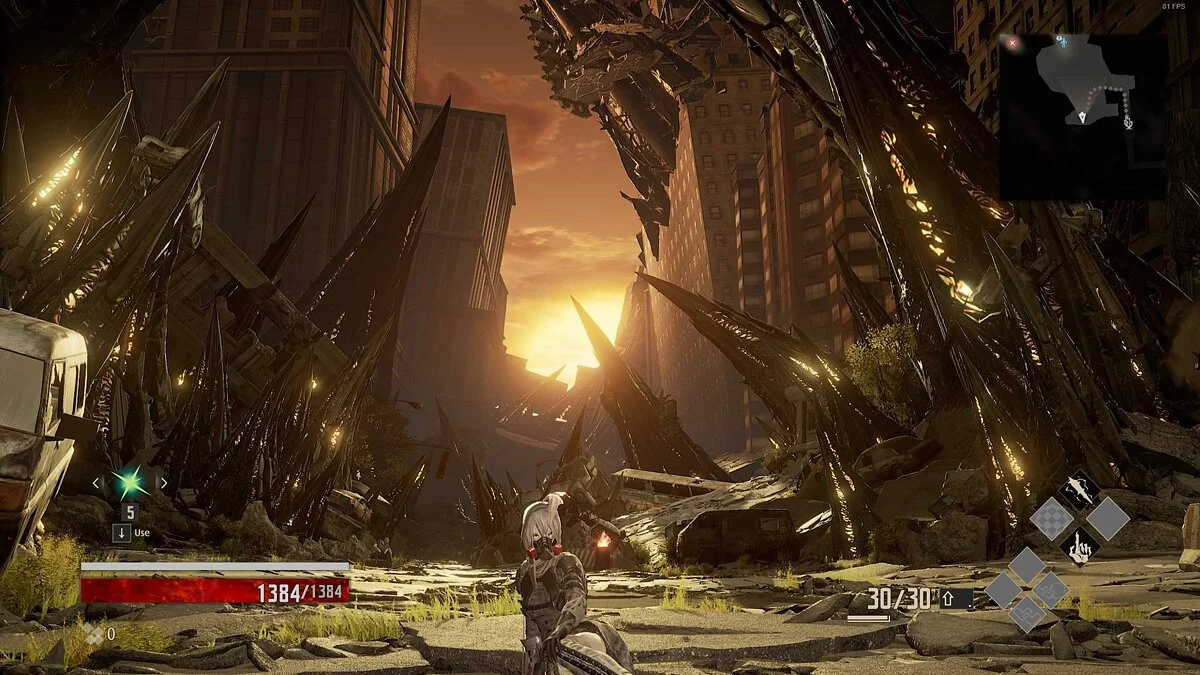Select the mistle marker on the minimap
This screenshot has width=1200, height=675.
(1128, 123)
